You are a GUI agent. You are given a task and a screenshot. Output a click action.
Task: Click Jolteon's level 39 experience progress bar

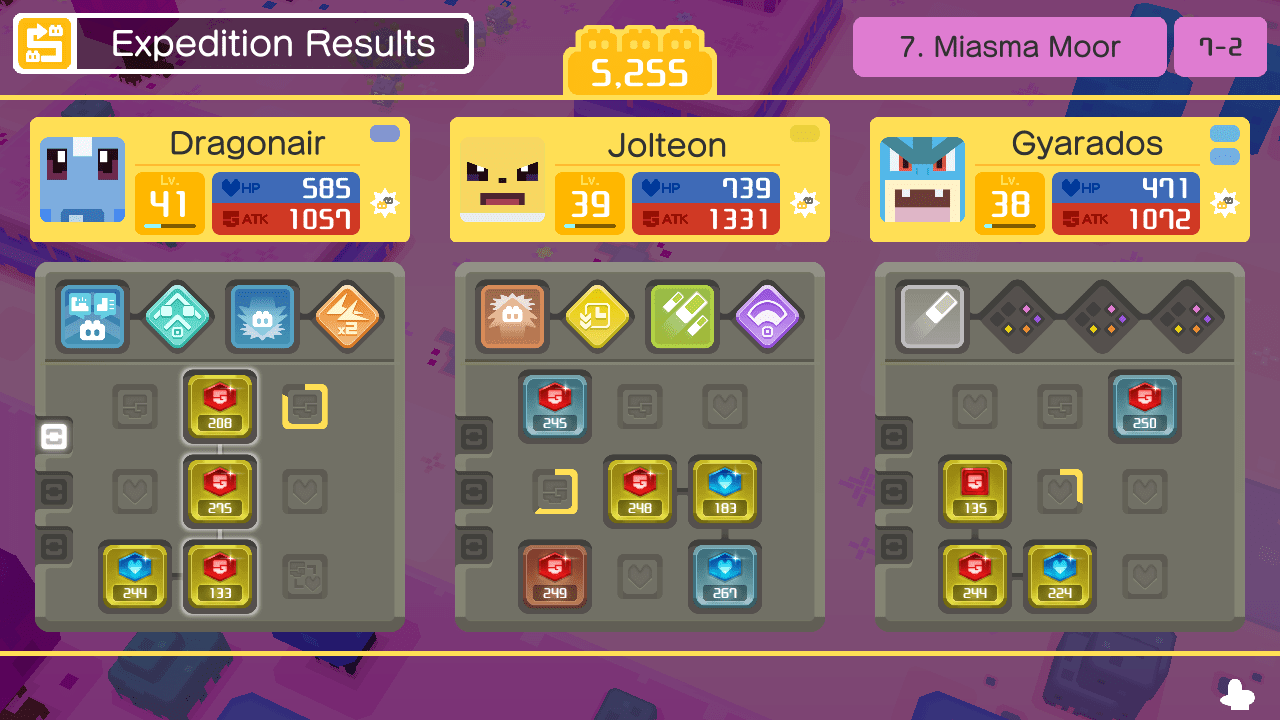[x=589, y=226]
